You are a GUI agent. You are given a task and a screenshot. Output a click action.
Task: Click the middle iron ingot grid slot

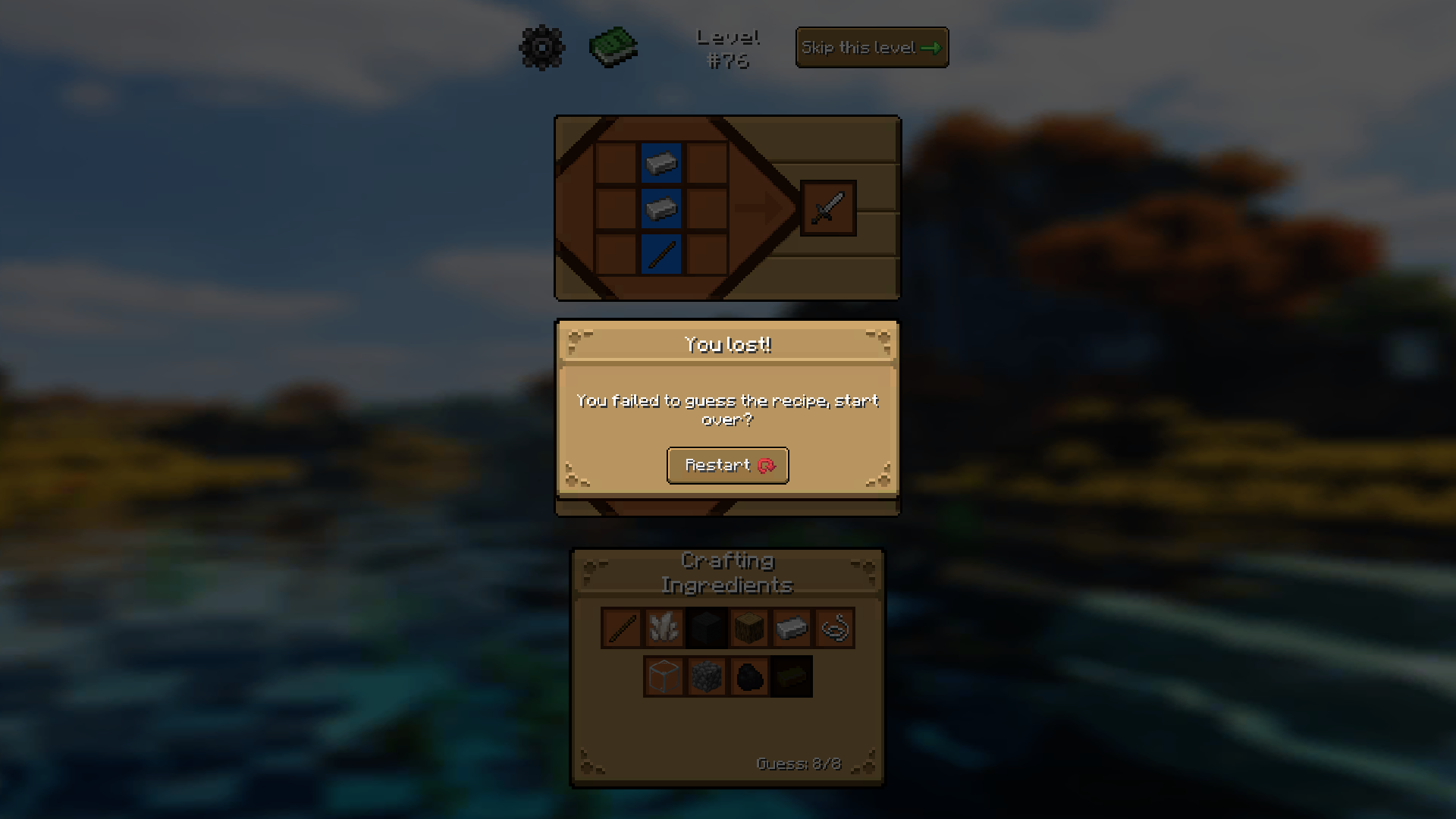click(661, 209)
